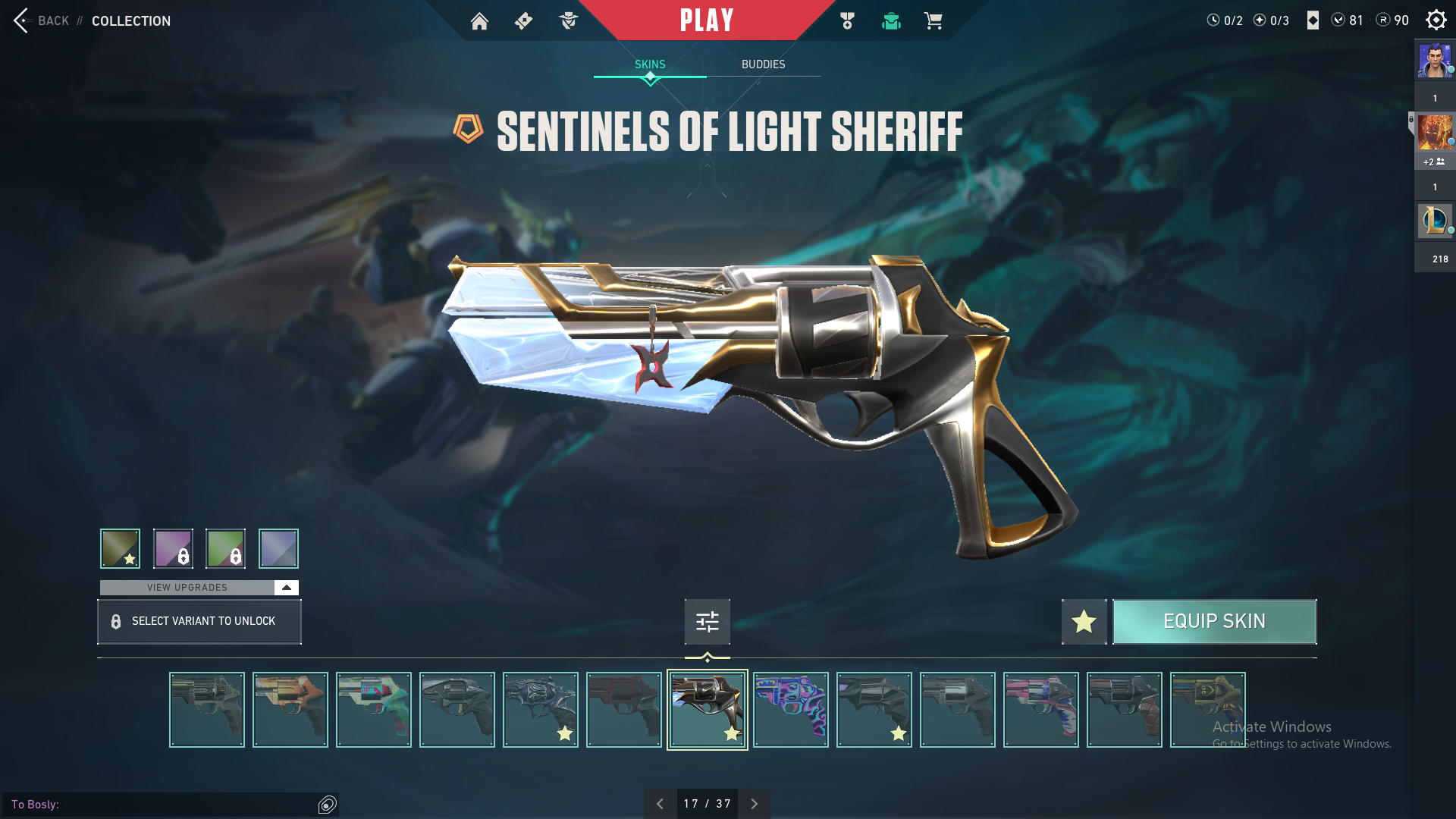
Task: Open the store cart icon
Action: [933, 21]
